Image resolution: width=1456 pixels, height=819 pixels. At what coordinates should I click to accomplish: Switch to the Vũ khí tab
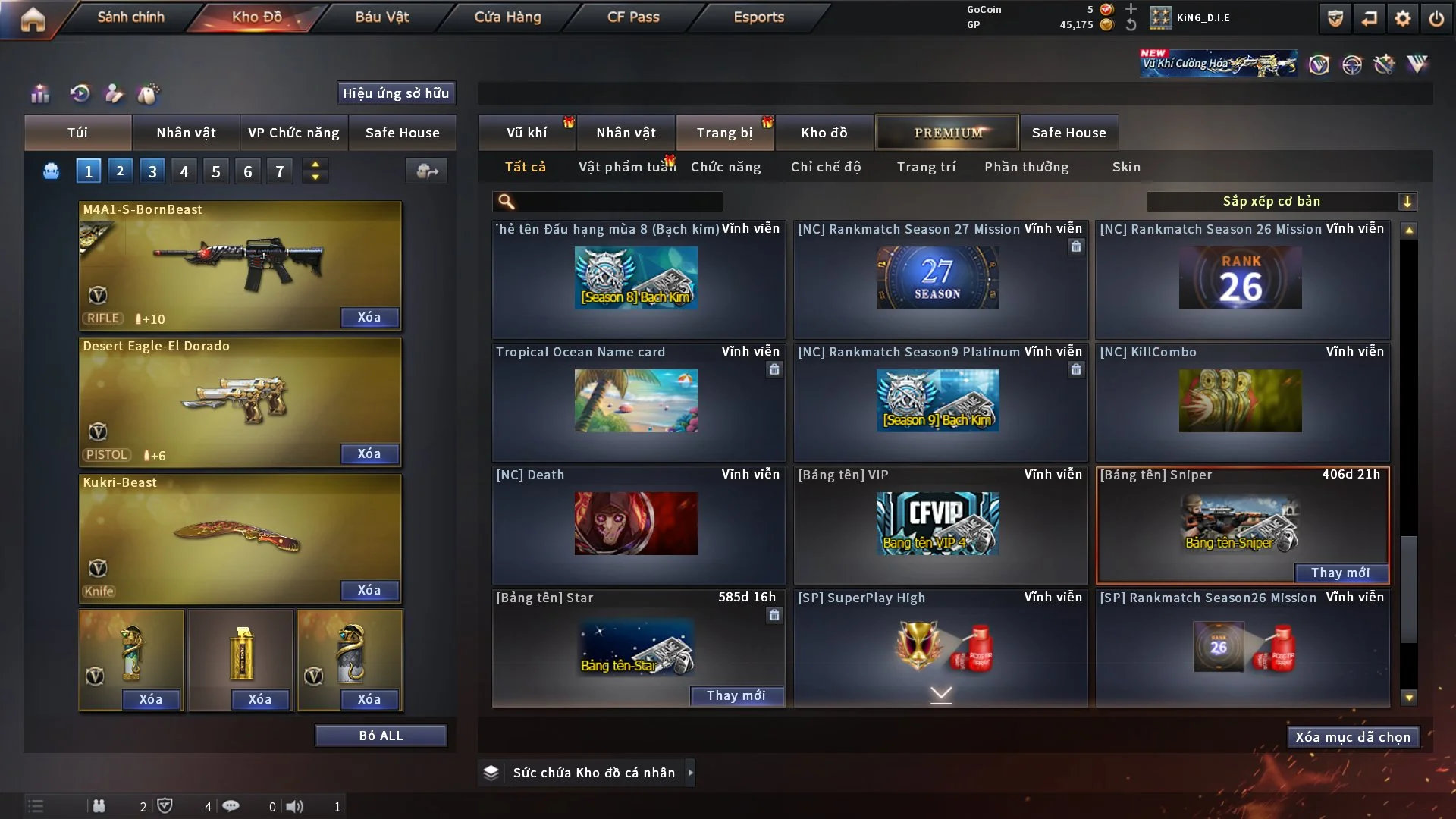pos(526,133)
